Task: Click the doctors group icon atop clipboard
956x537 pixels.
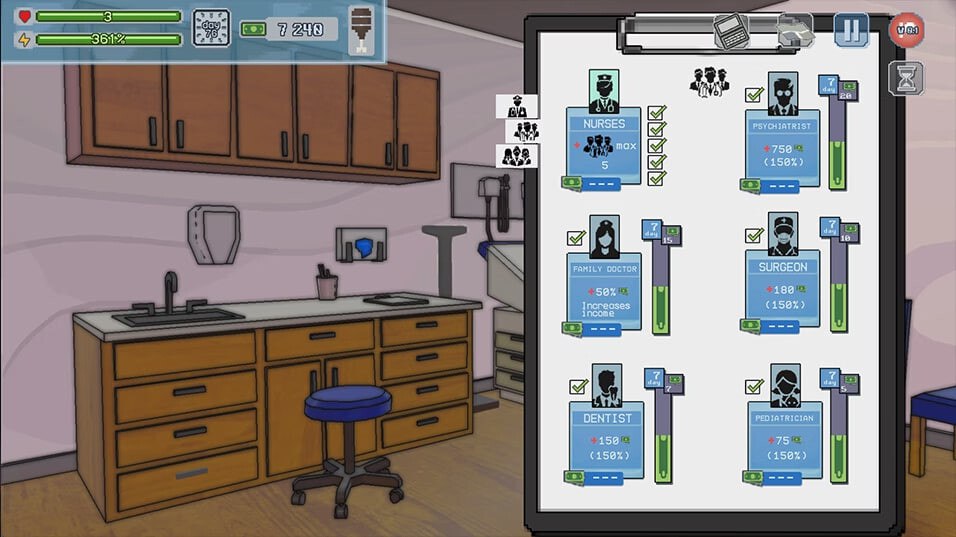Action: coord(709,82)
